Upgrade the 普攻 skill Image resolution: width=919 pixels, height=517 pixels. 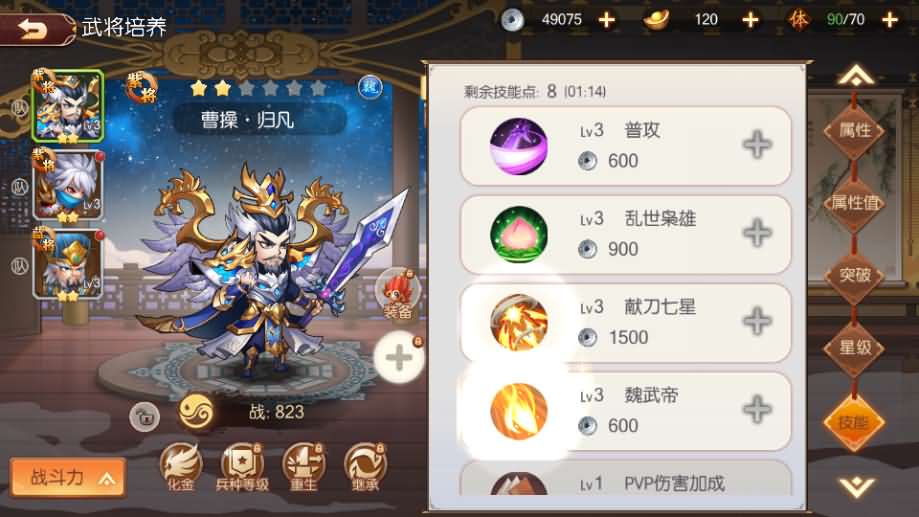757,145
